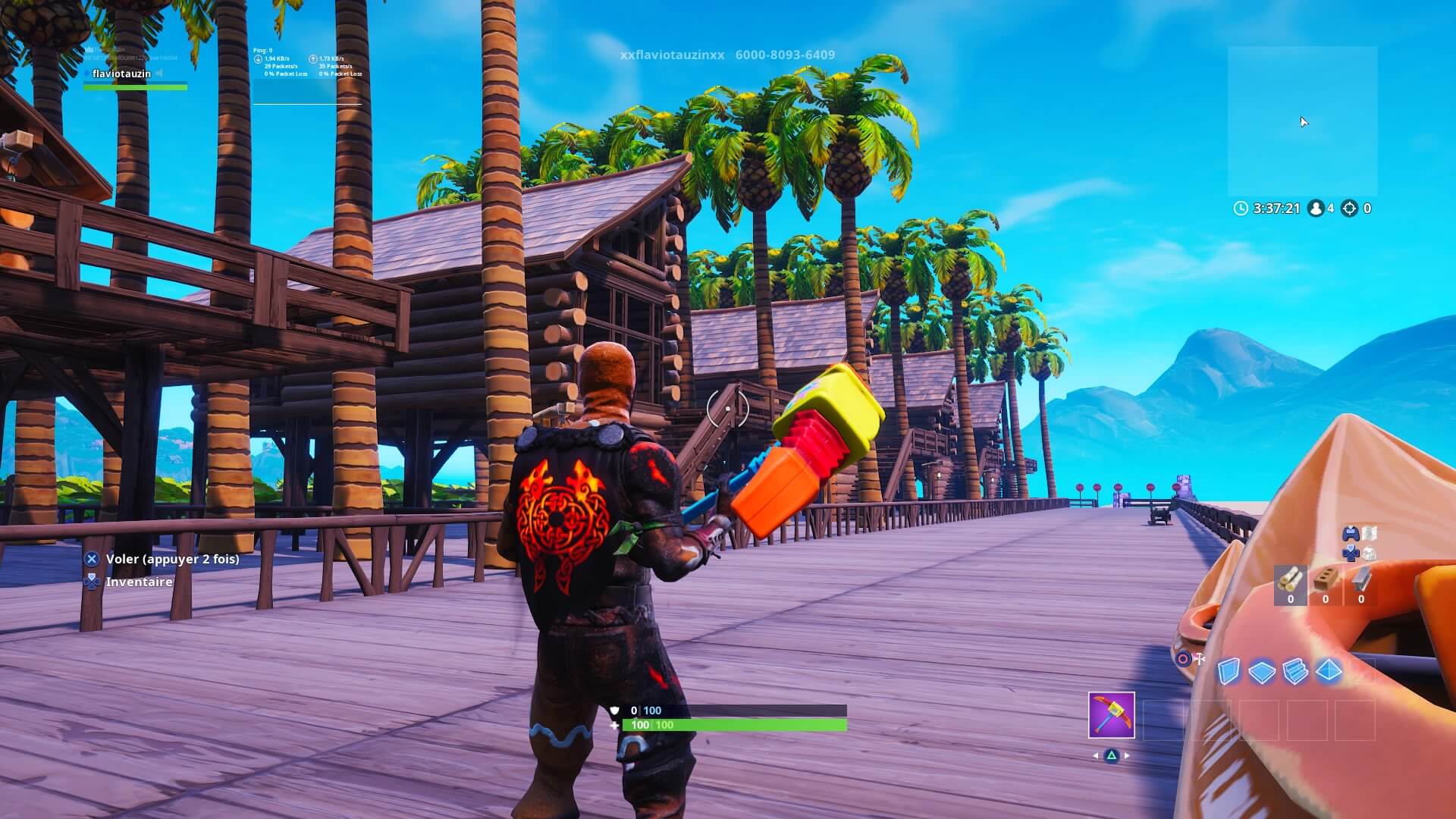Image resolution: width=1456 pixels, height=819 pixels.
Task: Choose the stairs building piece
Action: tap(1294, 670)
